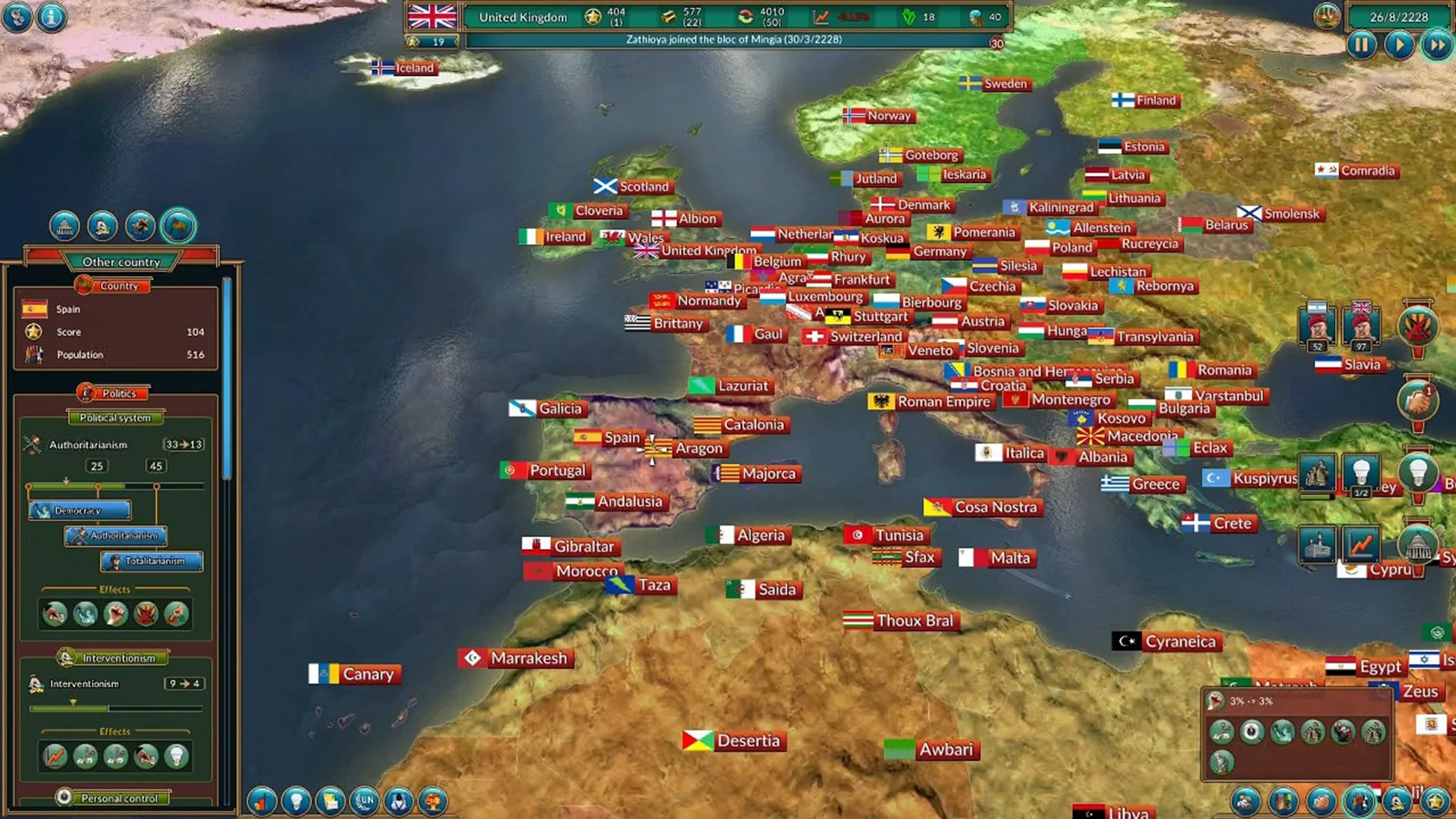
Task: Pause the game with the pause button
Action: tap(1362, 45)
